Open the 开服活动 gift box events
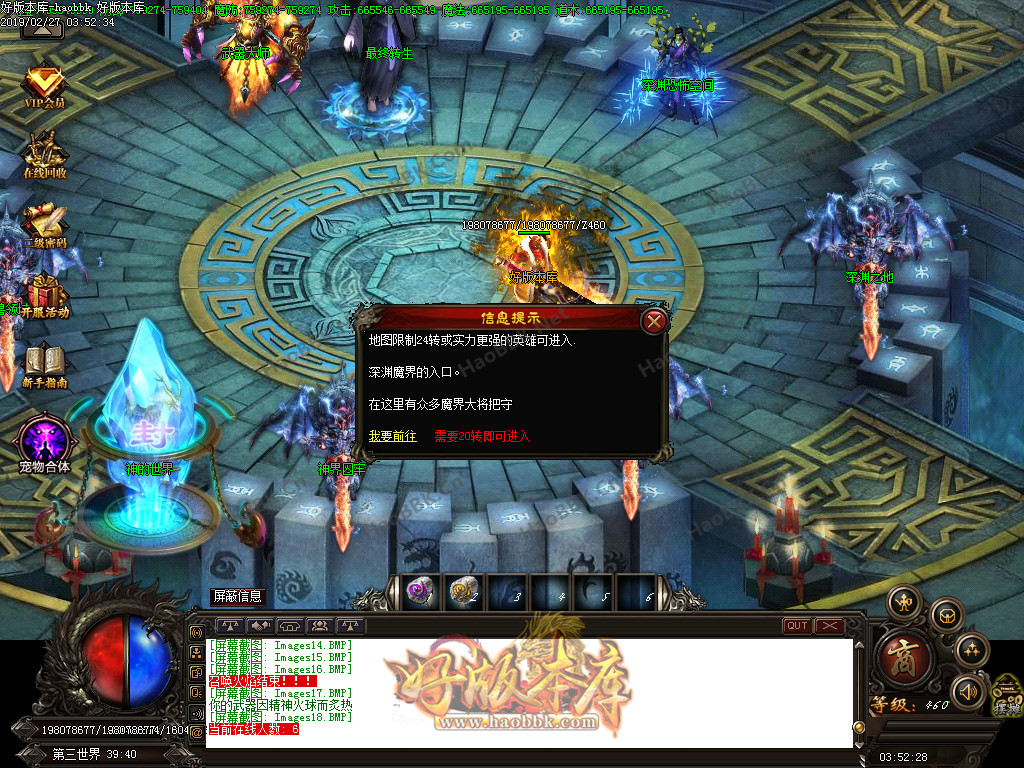This screenshot has height=768, width=1024. point(44,294)
